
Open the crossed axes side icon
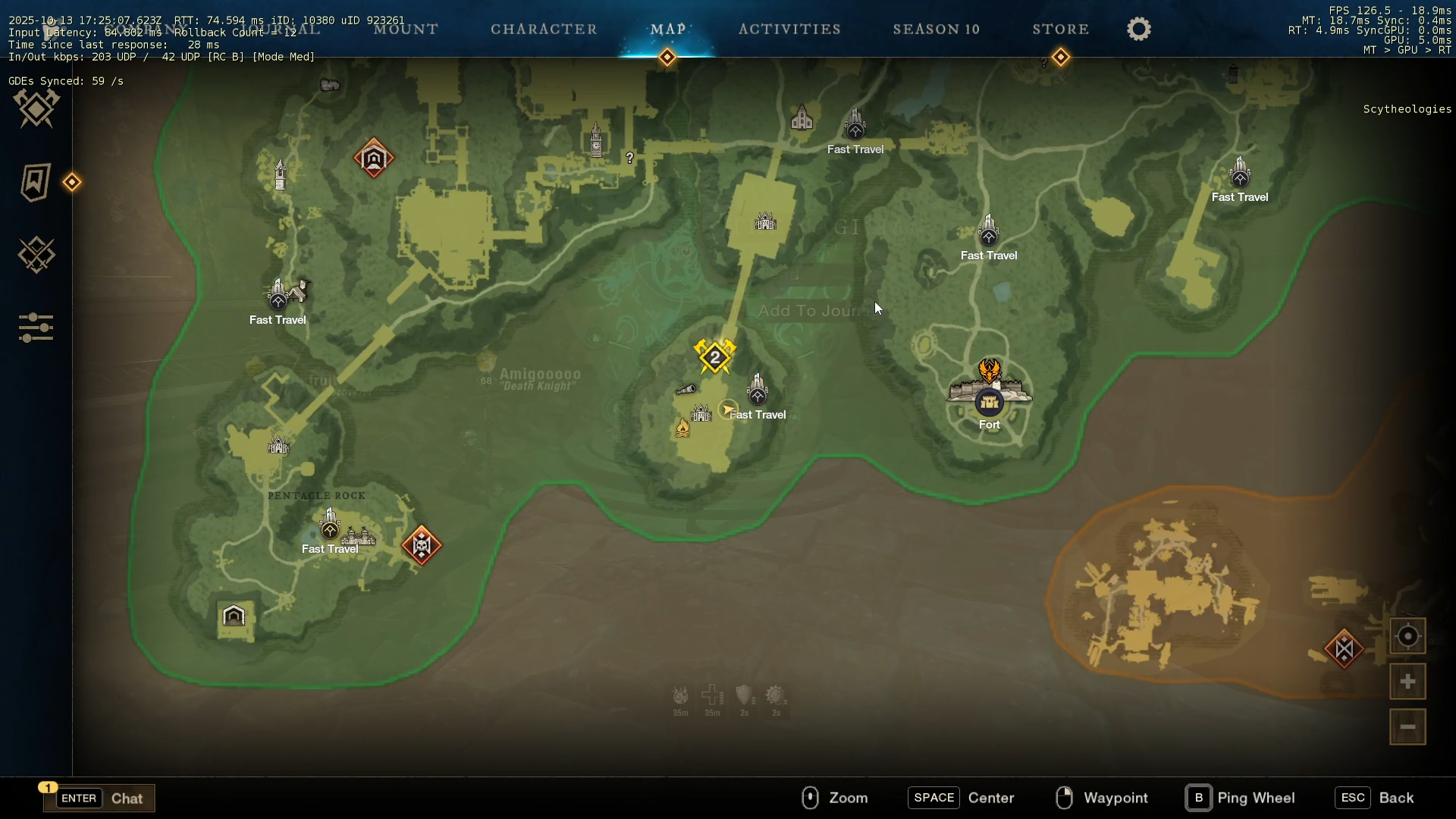(x=36, y=108)
